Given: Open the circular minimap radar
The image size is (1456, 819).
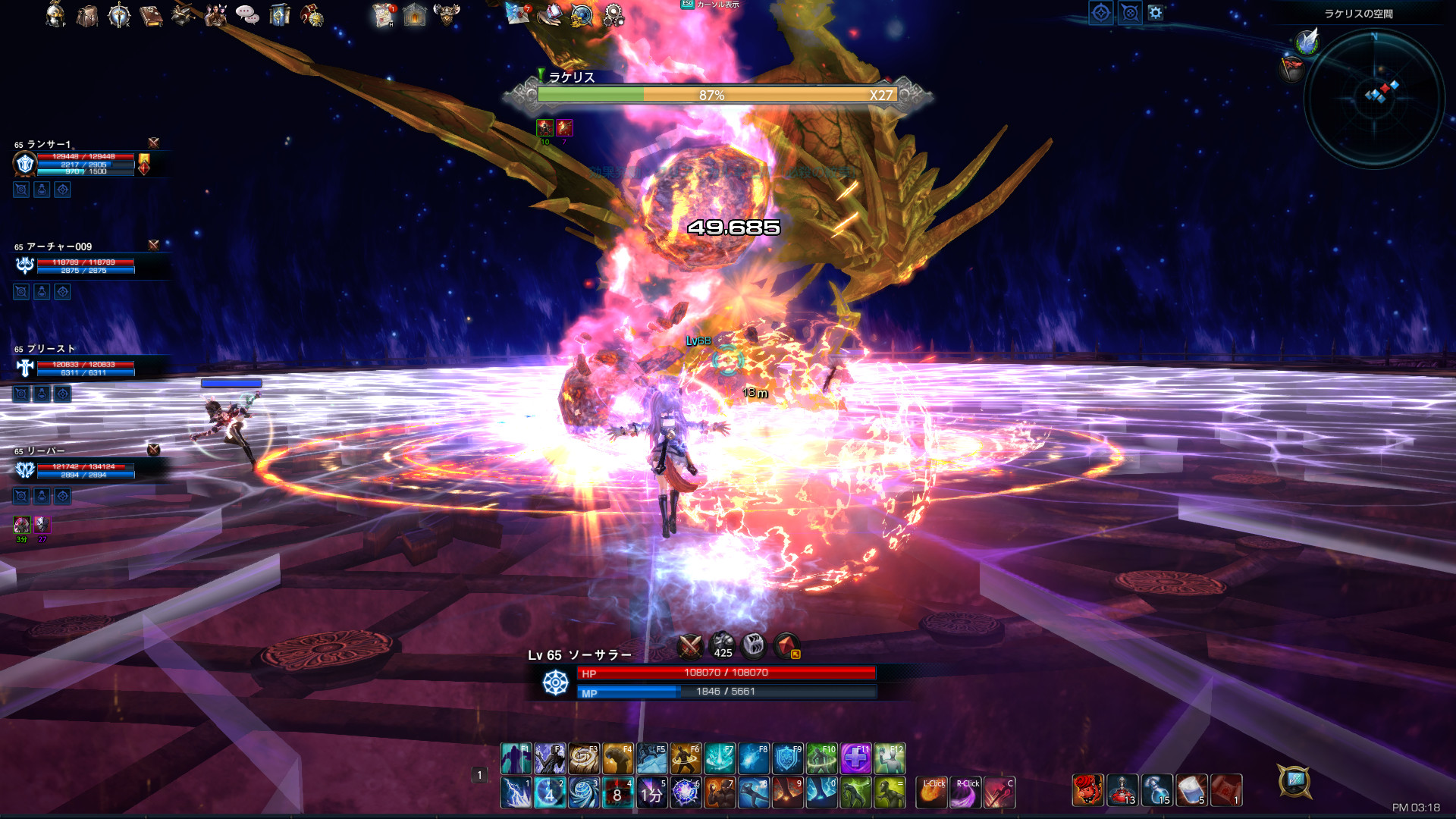Looking at the screenshot, I should [1374, 97].
